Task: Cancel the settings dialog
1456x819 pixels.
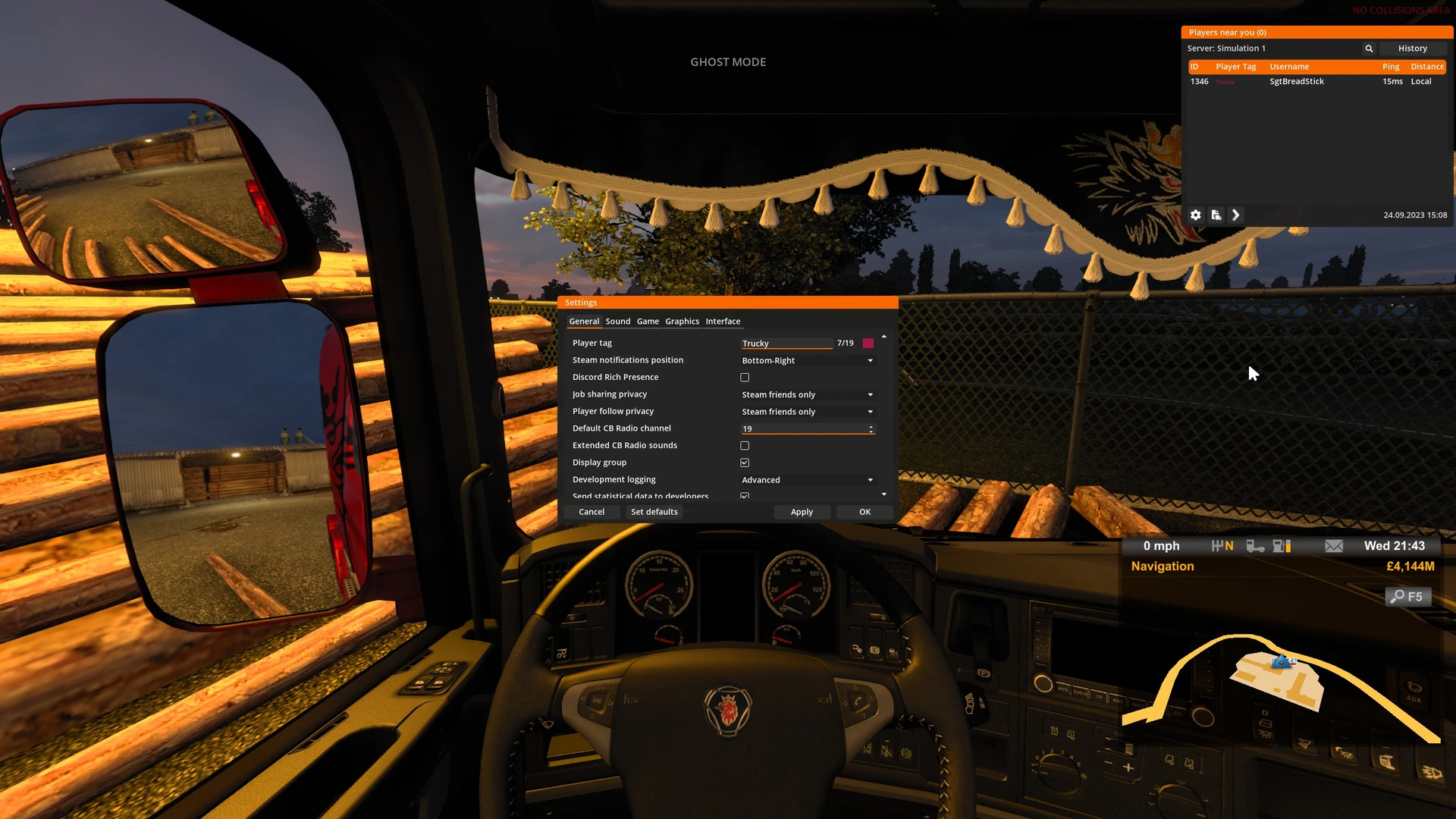Action: pos(591,513)
